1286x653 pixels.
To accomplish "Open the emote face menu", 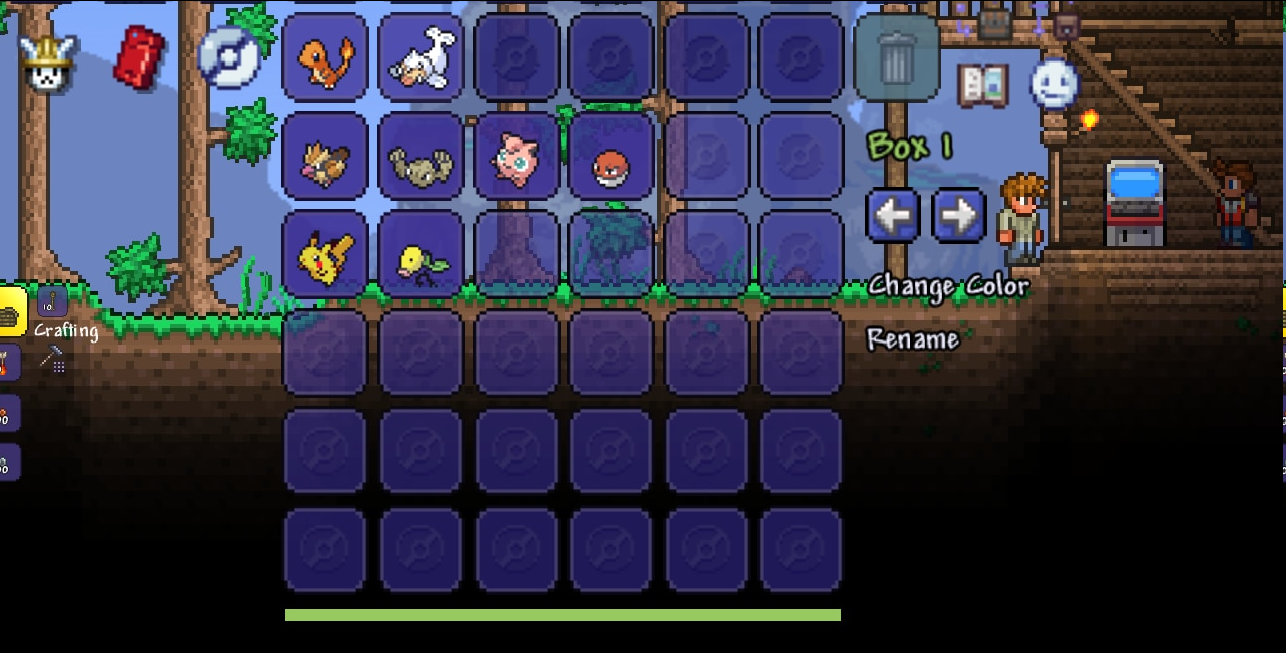I will coord(1054,85).
